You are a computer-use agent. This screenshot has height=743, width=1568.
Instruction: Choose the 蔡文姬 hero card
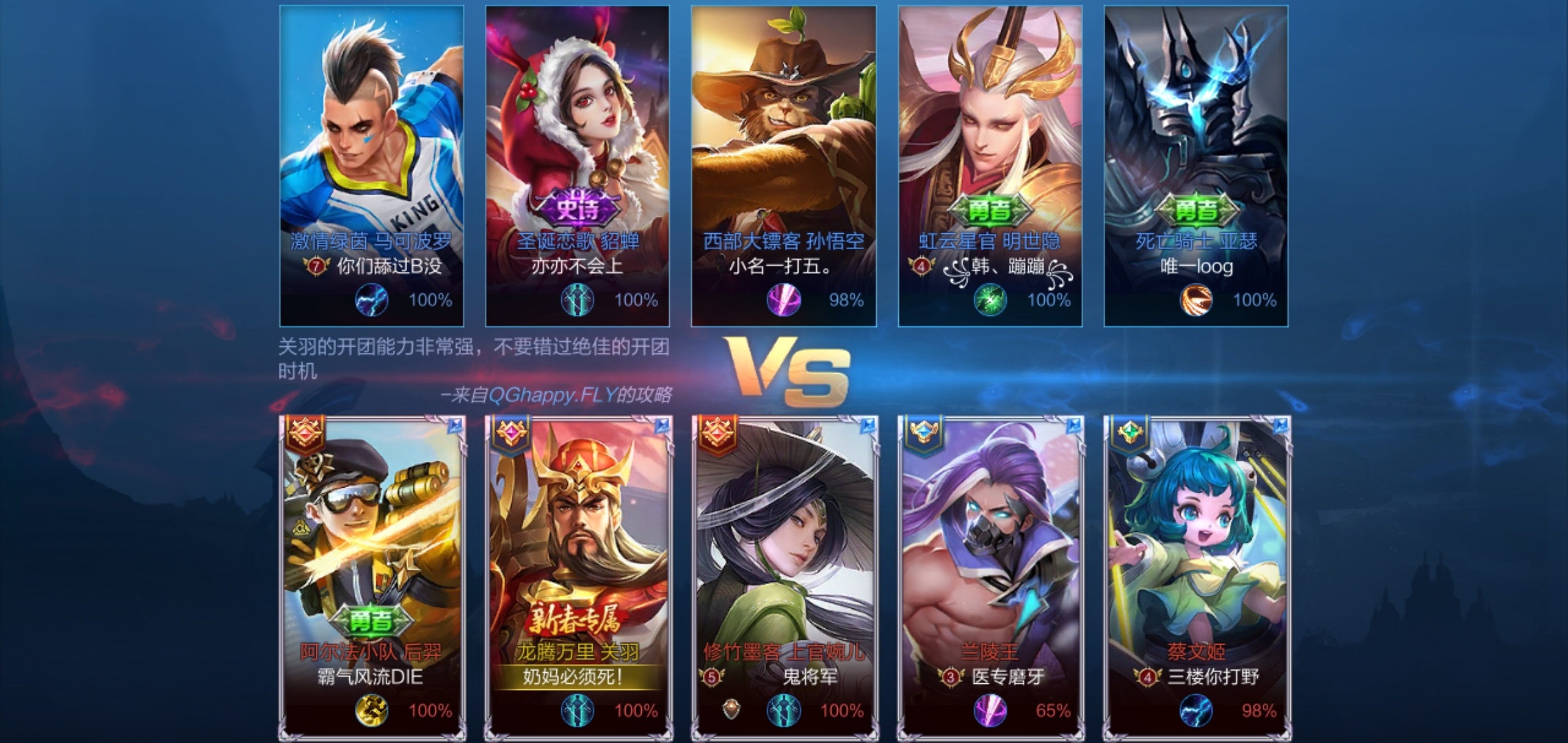(x=1197, y=550)
